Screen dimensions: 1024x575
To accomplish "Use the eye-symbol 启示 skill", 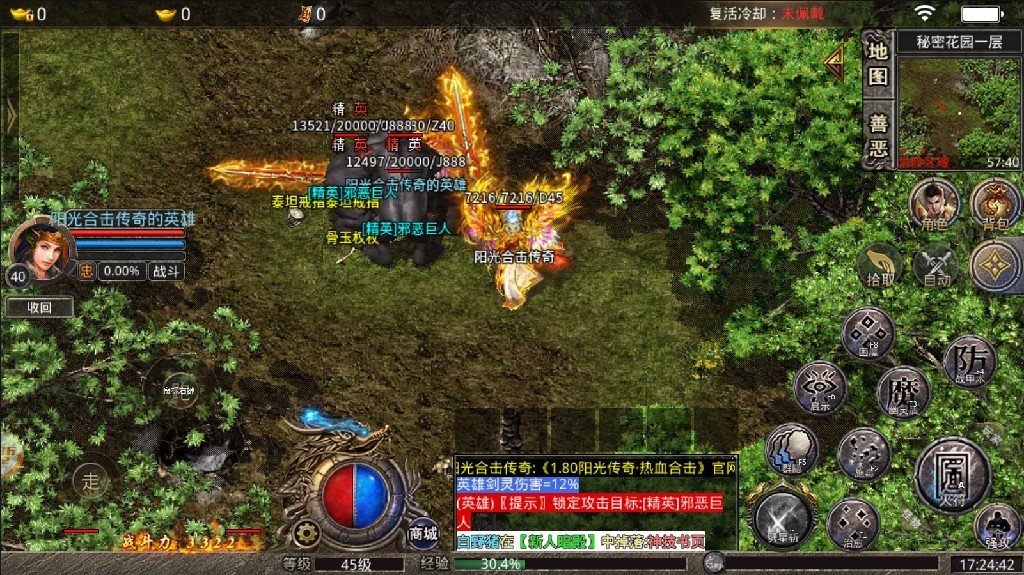I will tap(820, 387).
